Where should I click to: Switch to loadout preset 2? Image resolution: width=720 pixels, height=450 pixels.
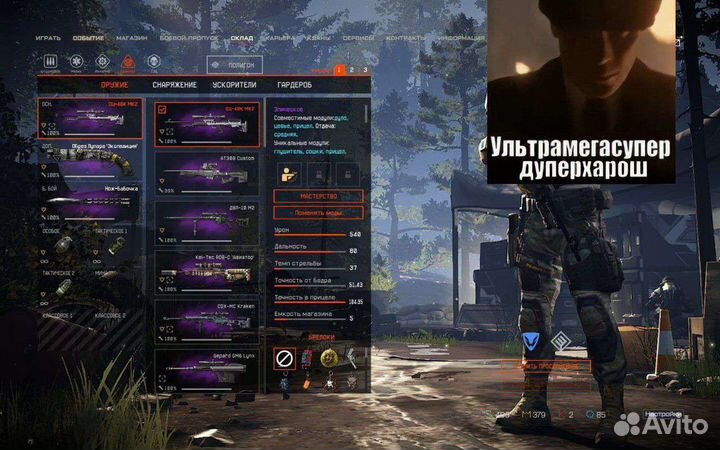(352, 70)
